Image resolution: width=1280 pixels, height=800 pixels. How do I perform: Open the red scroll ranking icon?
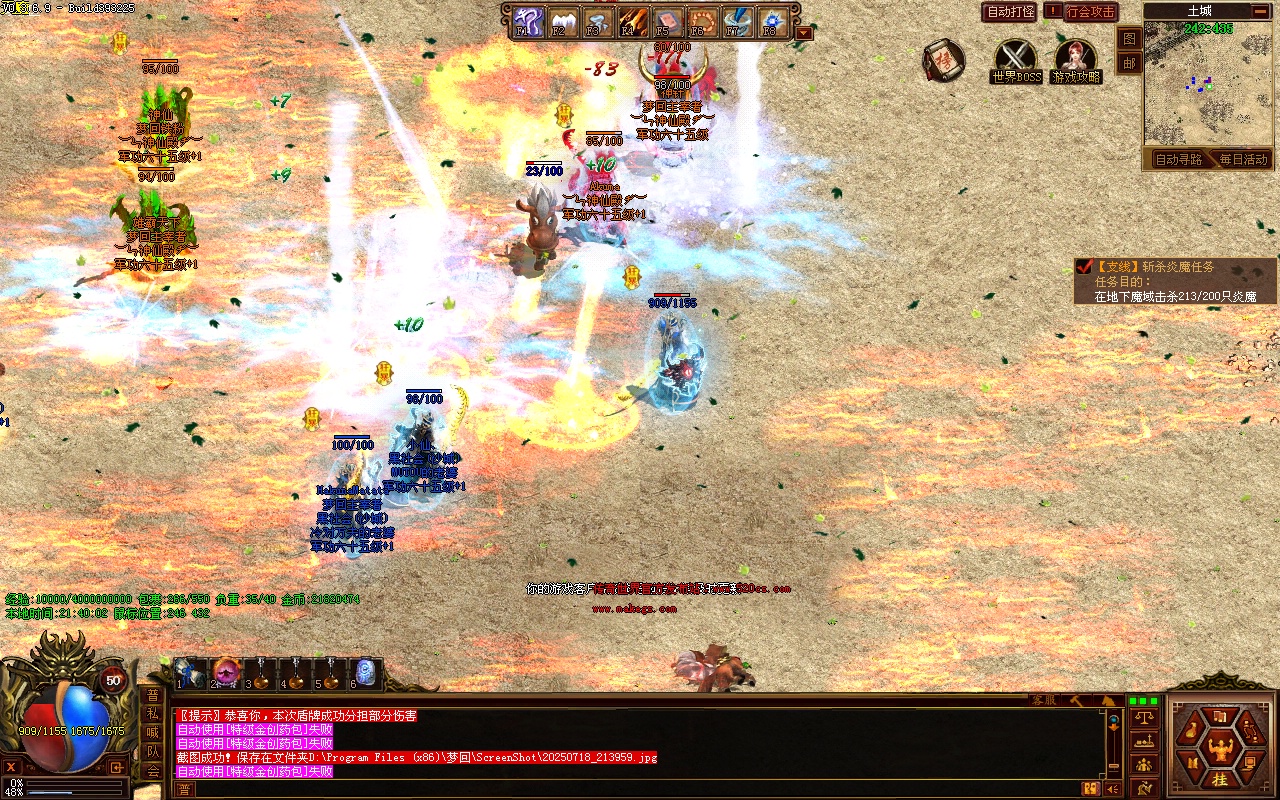942,60
